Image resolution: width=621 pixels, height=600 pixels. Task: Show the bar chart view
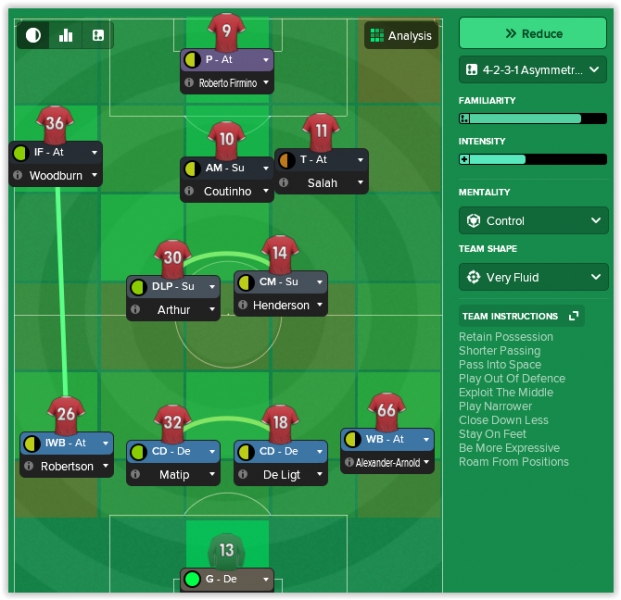pos(66,36)
